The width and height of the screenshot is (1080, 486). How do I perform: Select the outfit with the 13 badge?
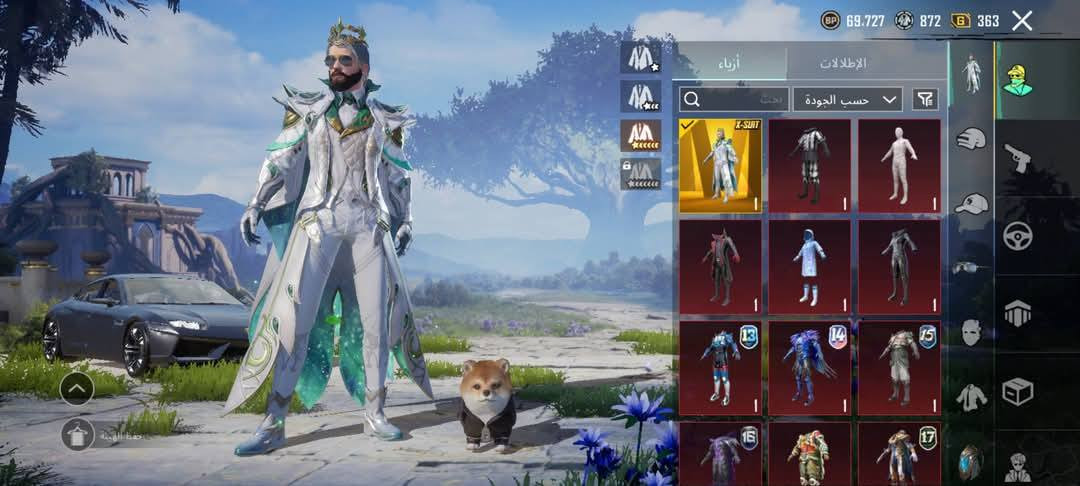pos(720,368)
